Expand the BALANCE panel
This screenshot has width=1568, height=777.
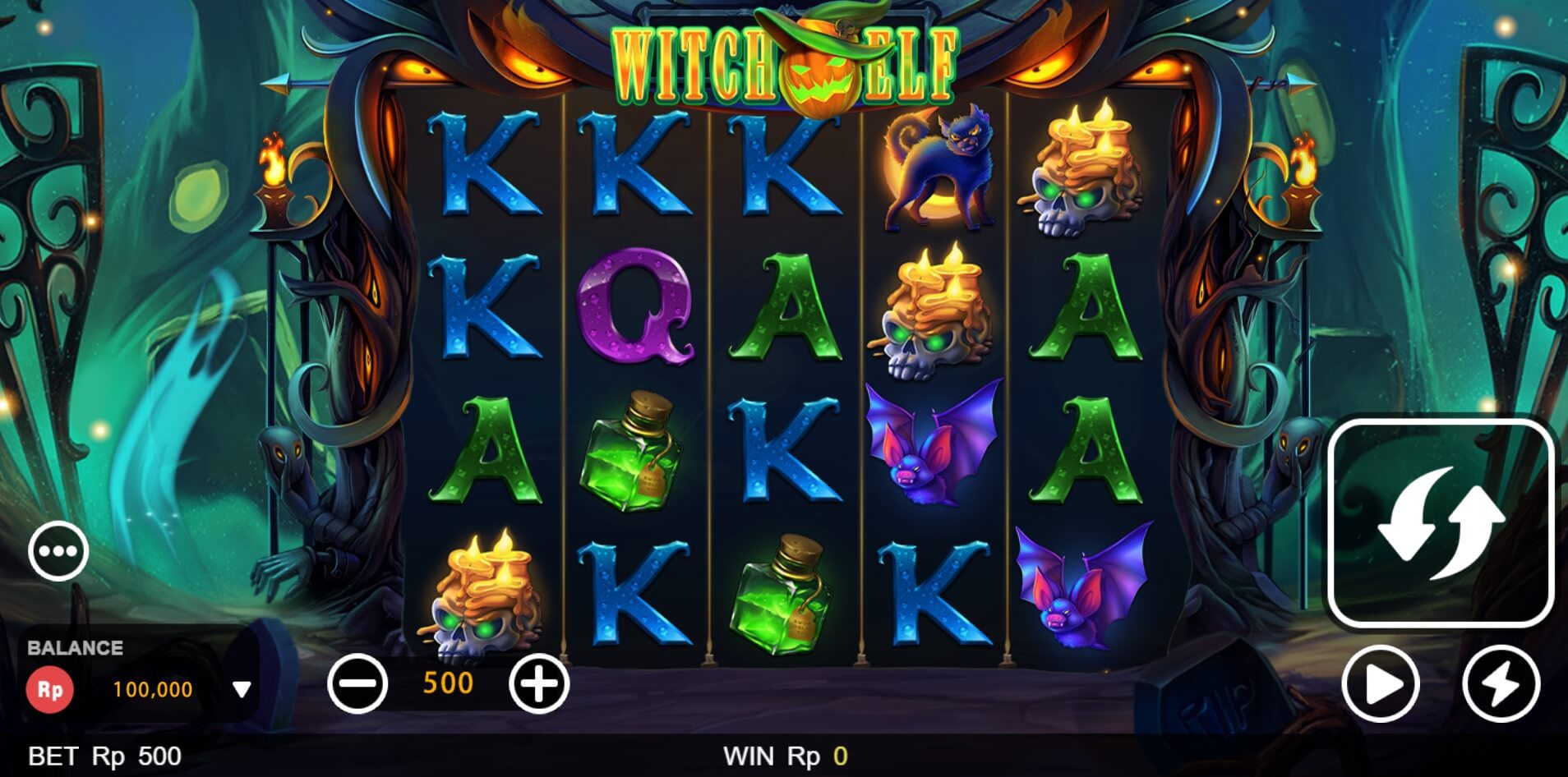click(74, 647)
